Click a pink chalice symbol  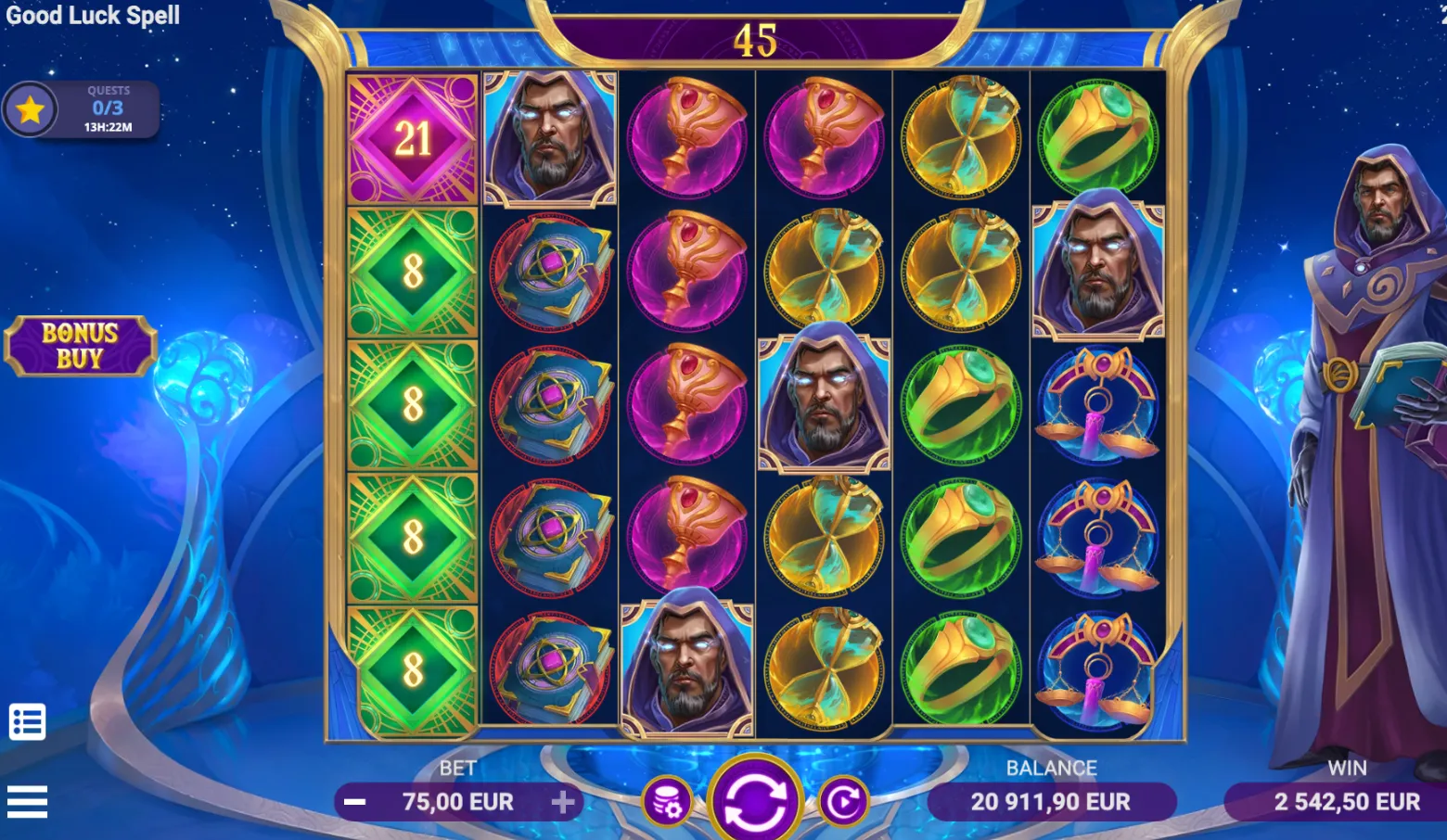(688, 137)
